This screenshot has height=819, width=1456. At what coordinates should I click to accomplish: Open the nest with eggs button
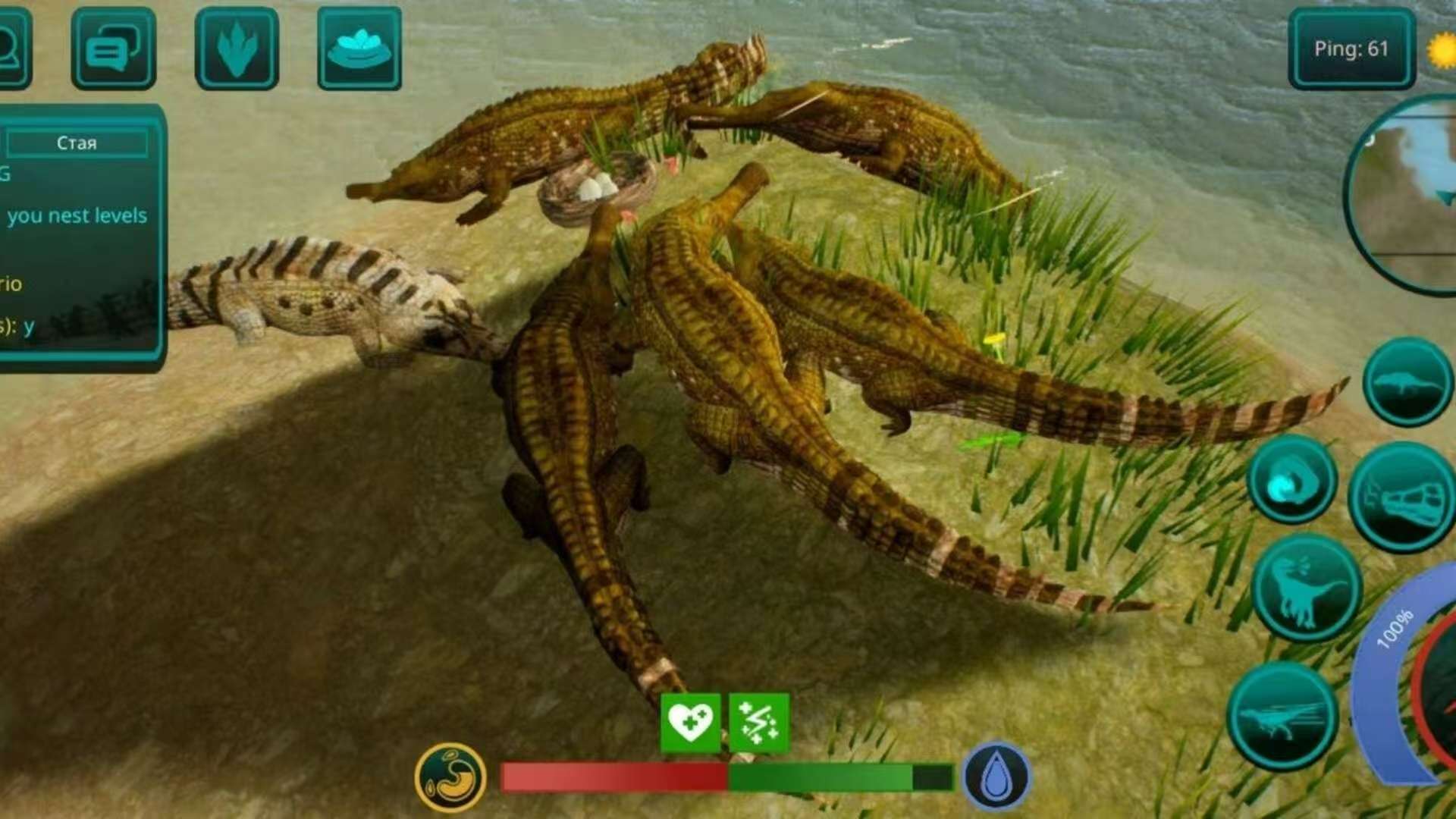point(359,49)
